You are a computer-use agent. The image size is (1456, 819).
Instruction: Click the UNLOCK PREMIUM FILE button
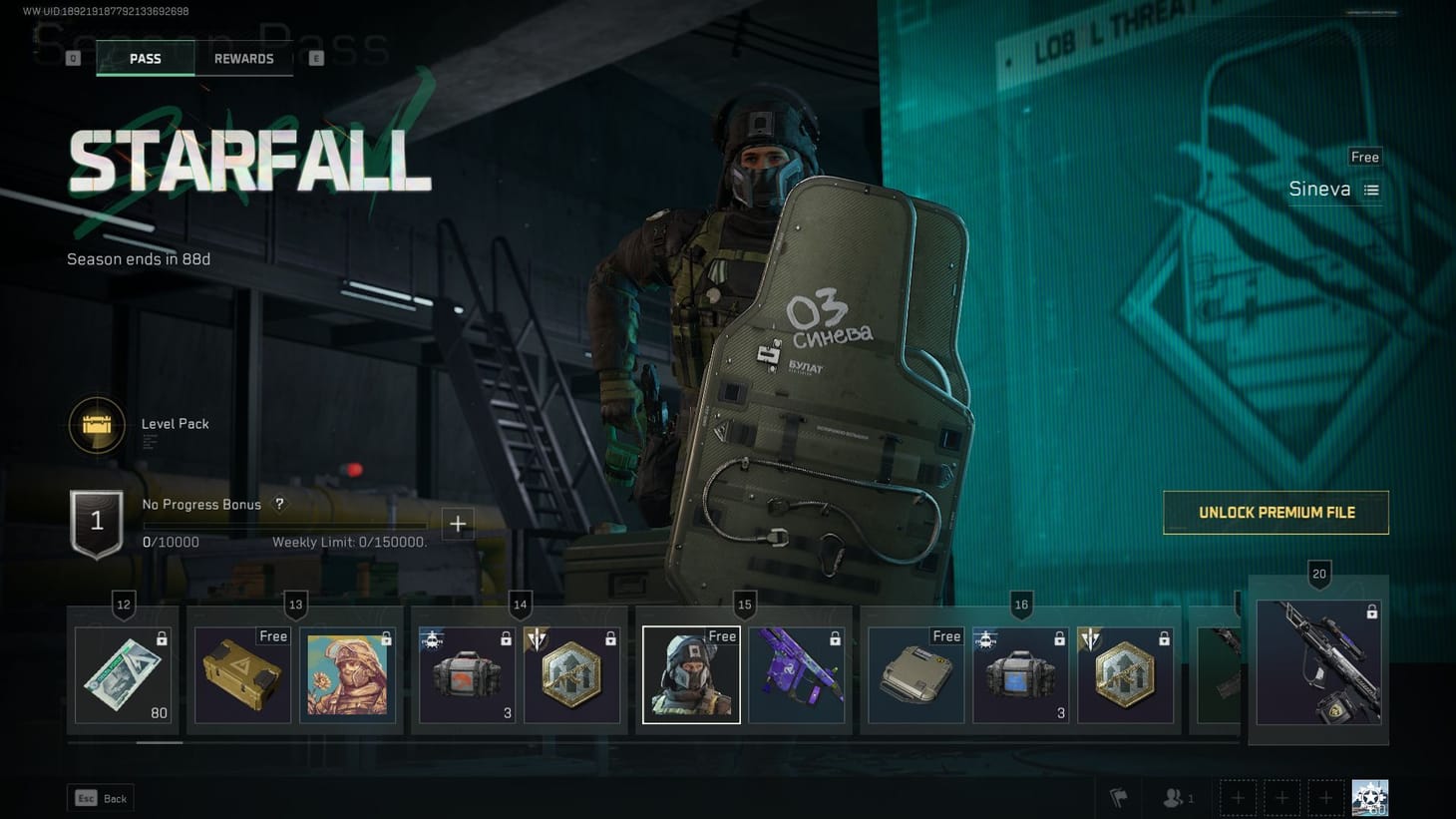click(x=1275, y=512)
